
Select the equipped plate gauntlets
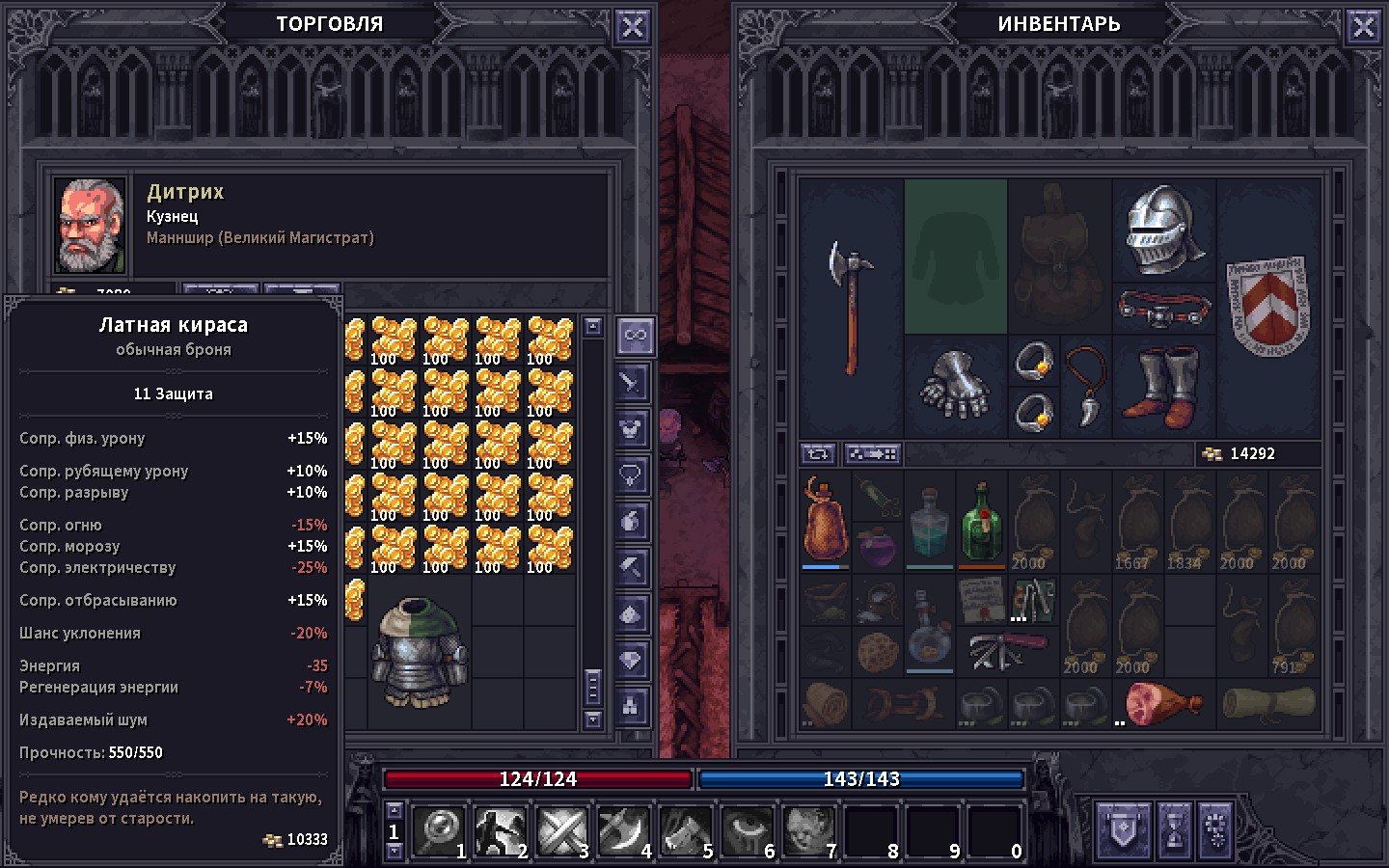(955, 386)
